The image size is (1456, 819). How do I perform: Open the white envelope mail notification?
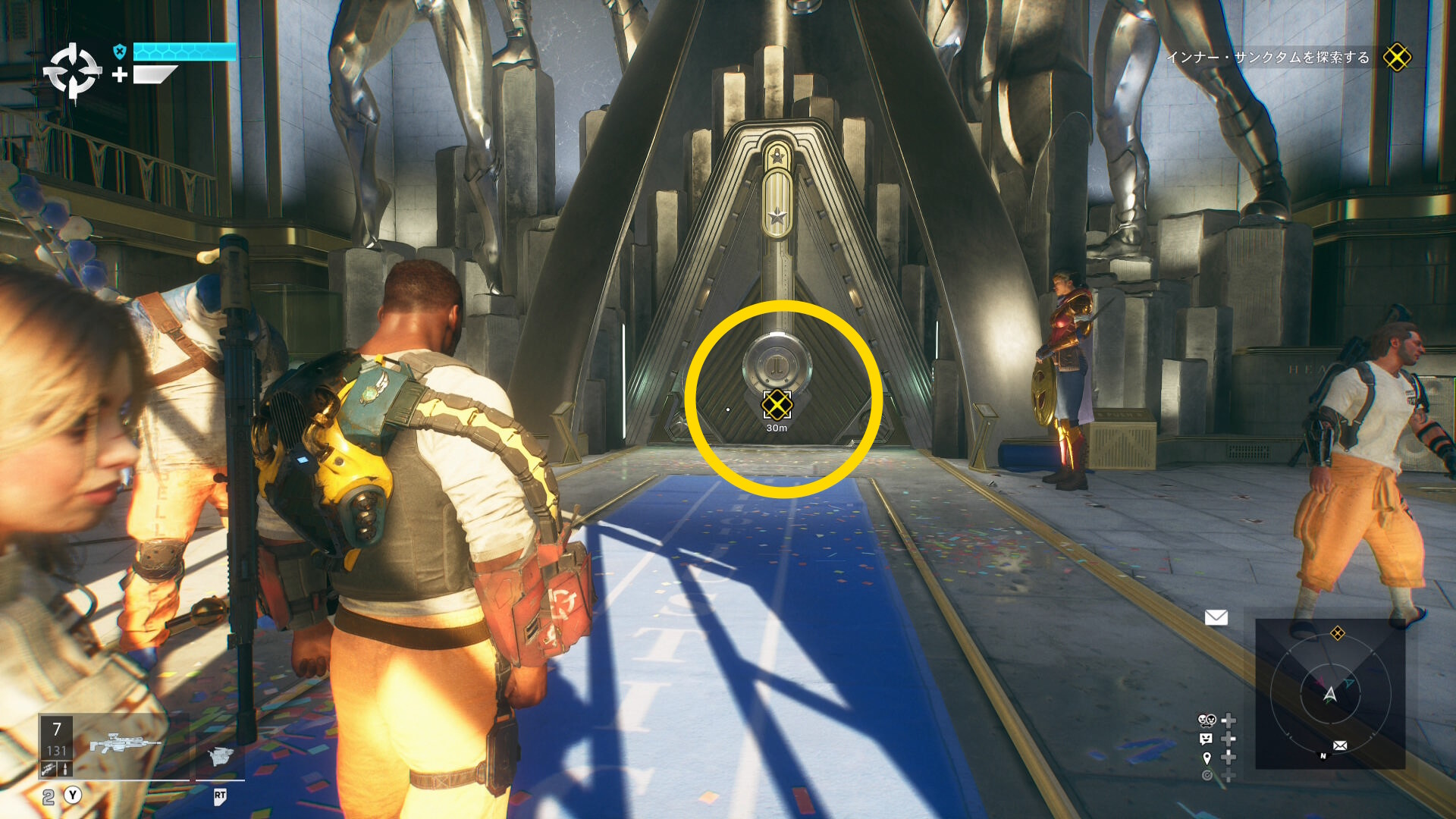click(x=1216, y=617)
